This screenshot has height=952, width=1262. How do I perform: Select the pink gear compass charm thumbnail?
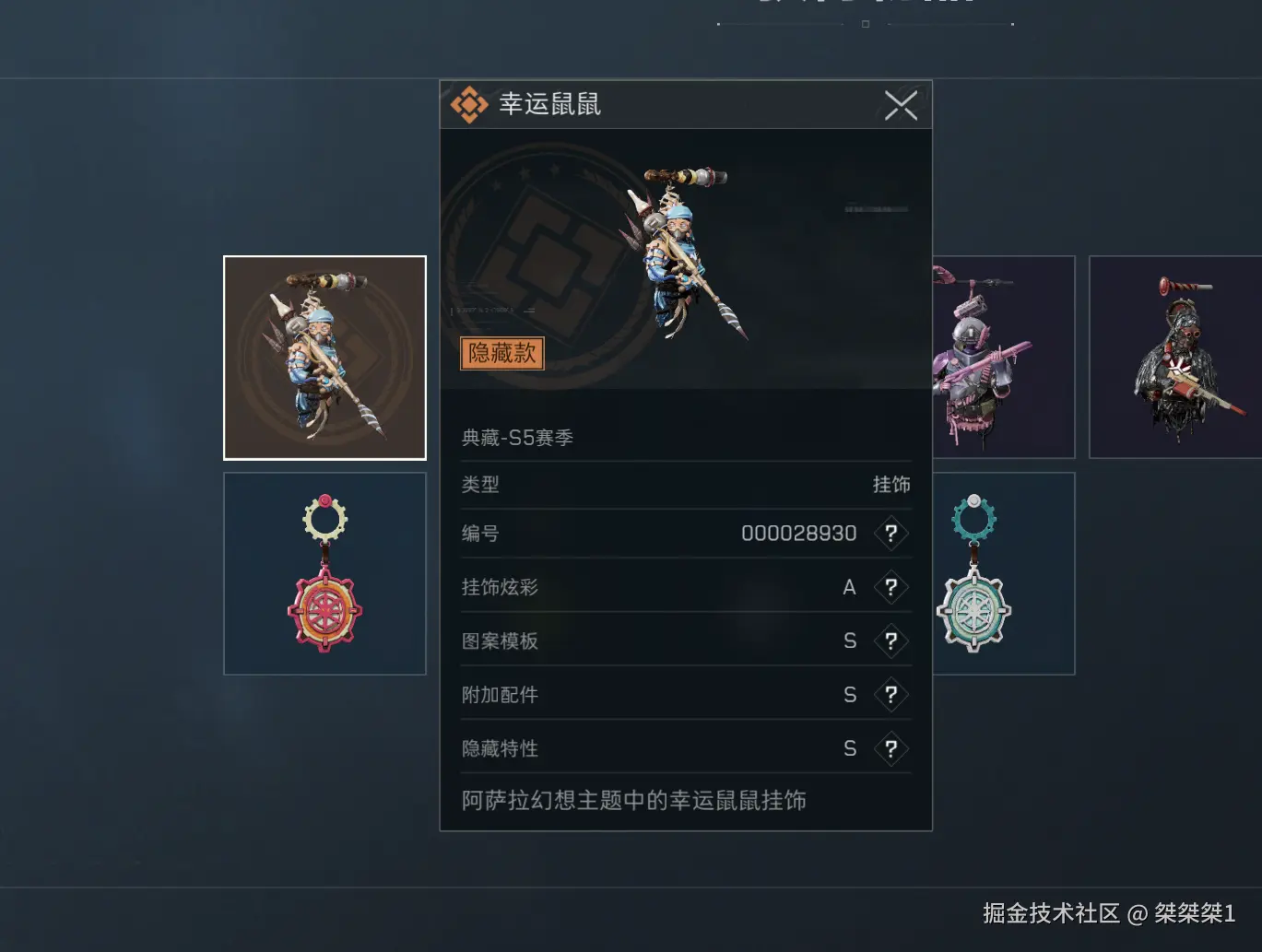[x=324, y=572]
